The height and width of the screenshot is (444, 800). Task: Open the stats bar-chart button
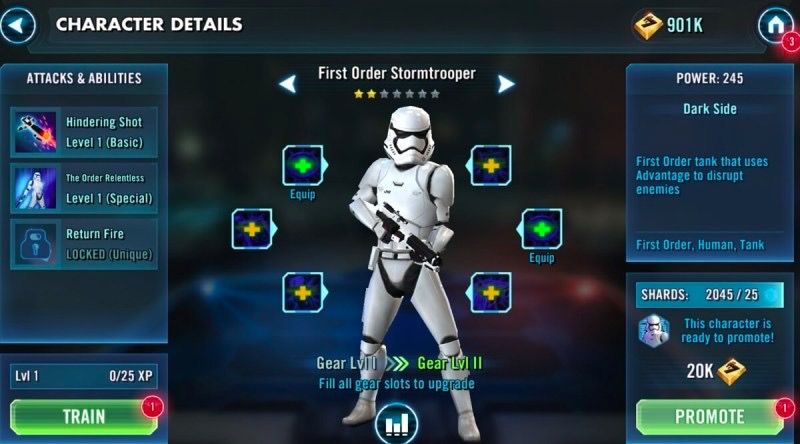coord(397,424)
